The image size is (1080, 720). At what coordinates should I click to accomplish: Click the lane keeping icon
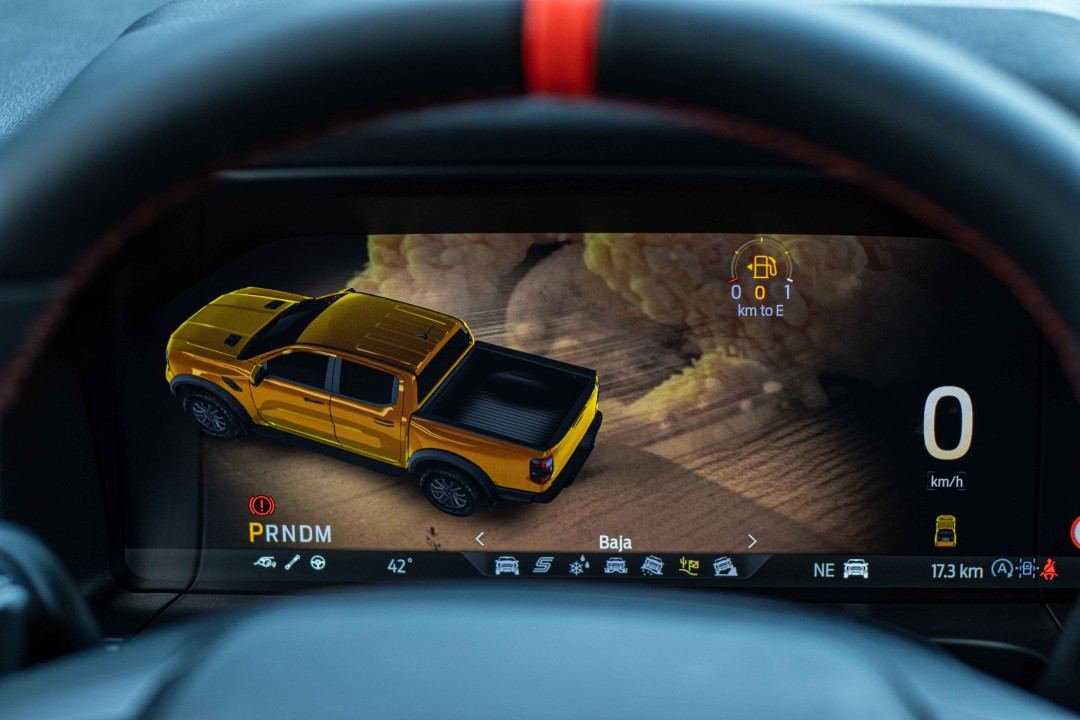pyautogui.click(x=1026, y=569)
